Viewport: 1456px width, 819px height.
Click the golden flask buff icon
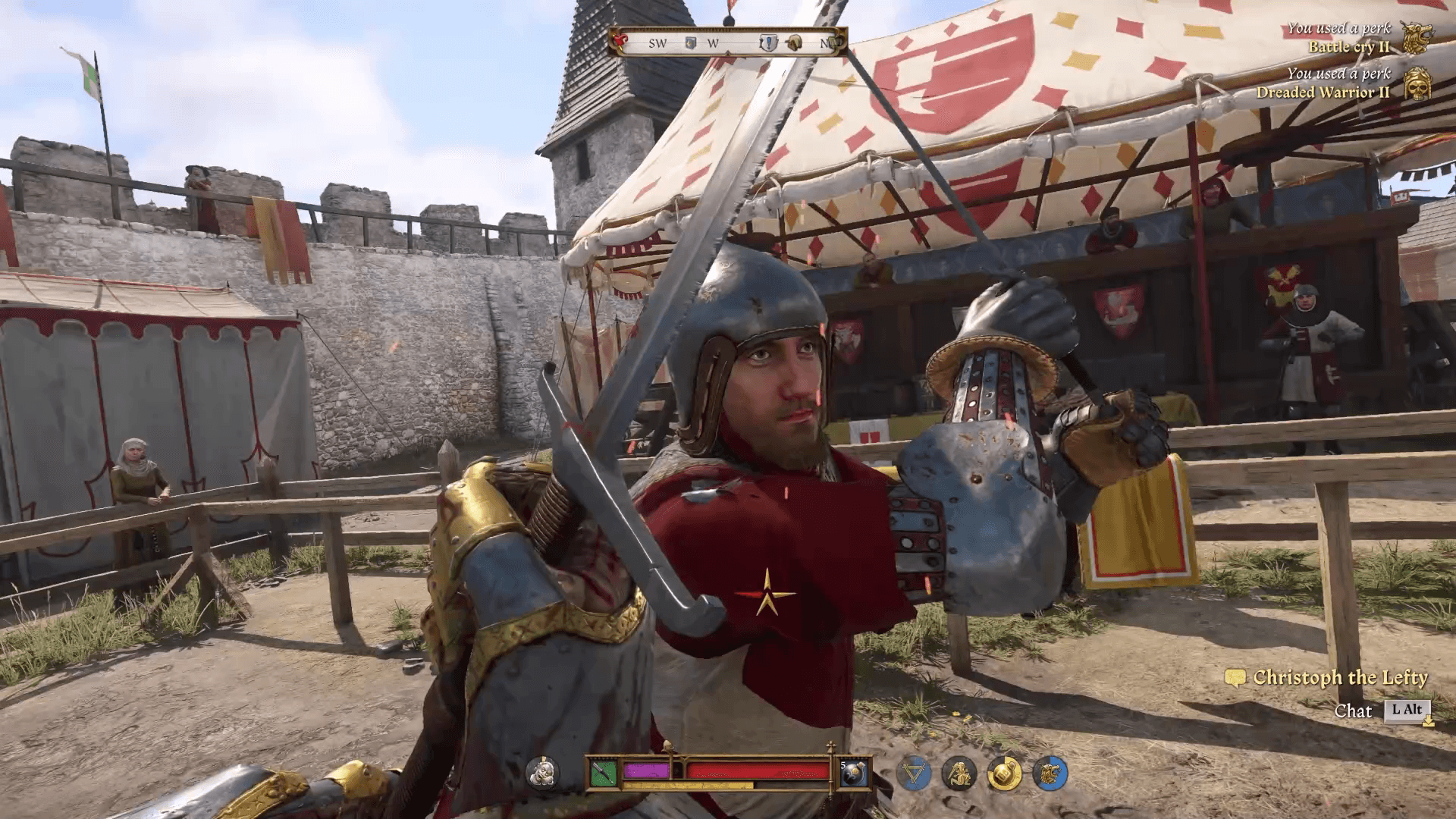pos(1006,773)
